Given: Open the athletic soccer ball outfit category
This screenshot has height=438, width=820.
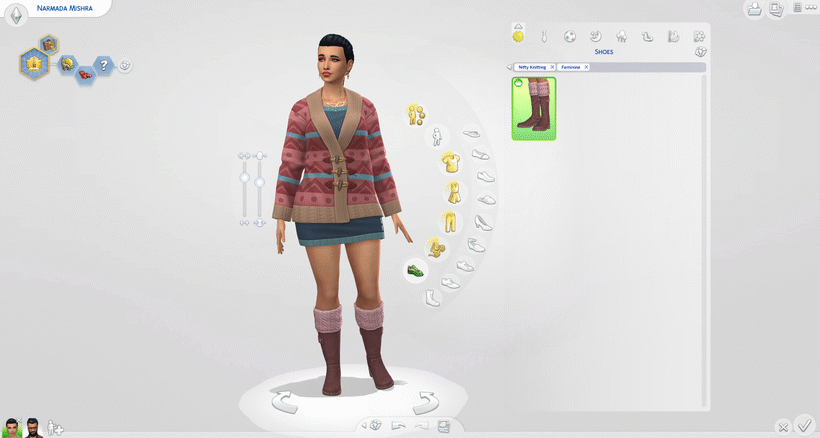Looking at the screenshot, I should coord(570,37).
